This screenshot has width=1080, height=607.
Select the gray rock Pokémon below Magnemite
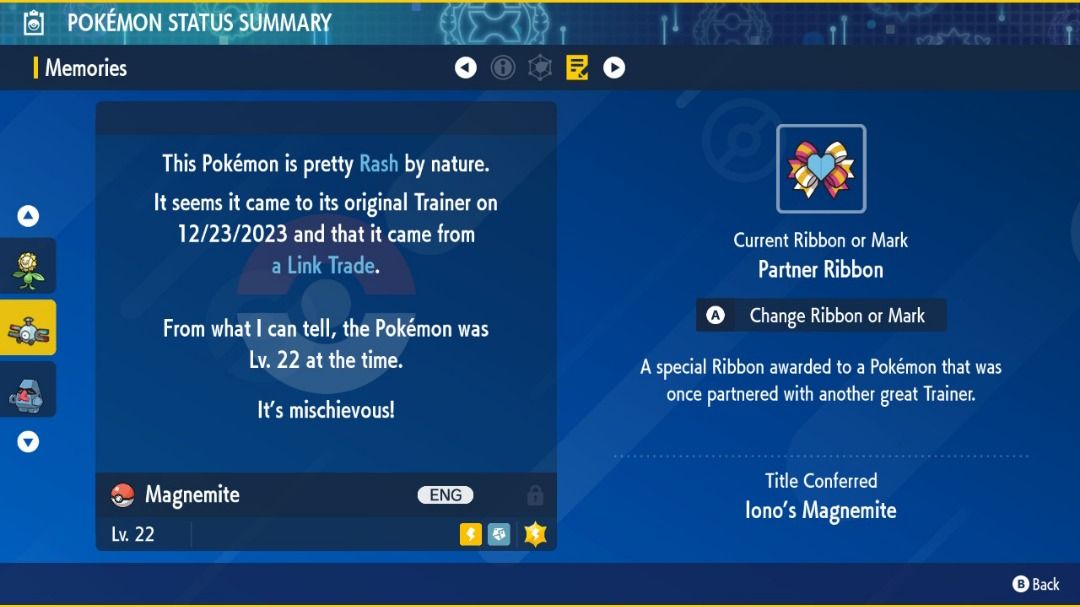pyautogui.click(x=27, y=390)
